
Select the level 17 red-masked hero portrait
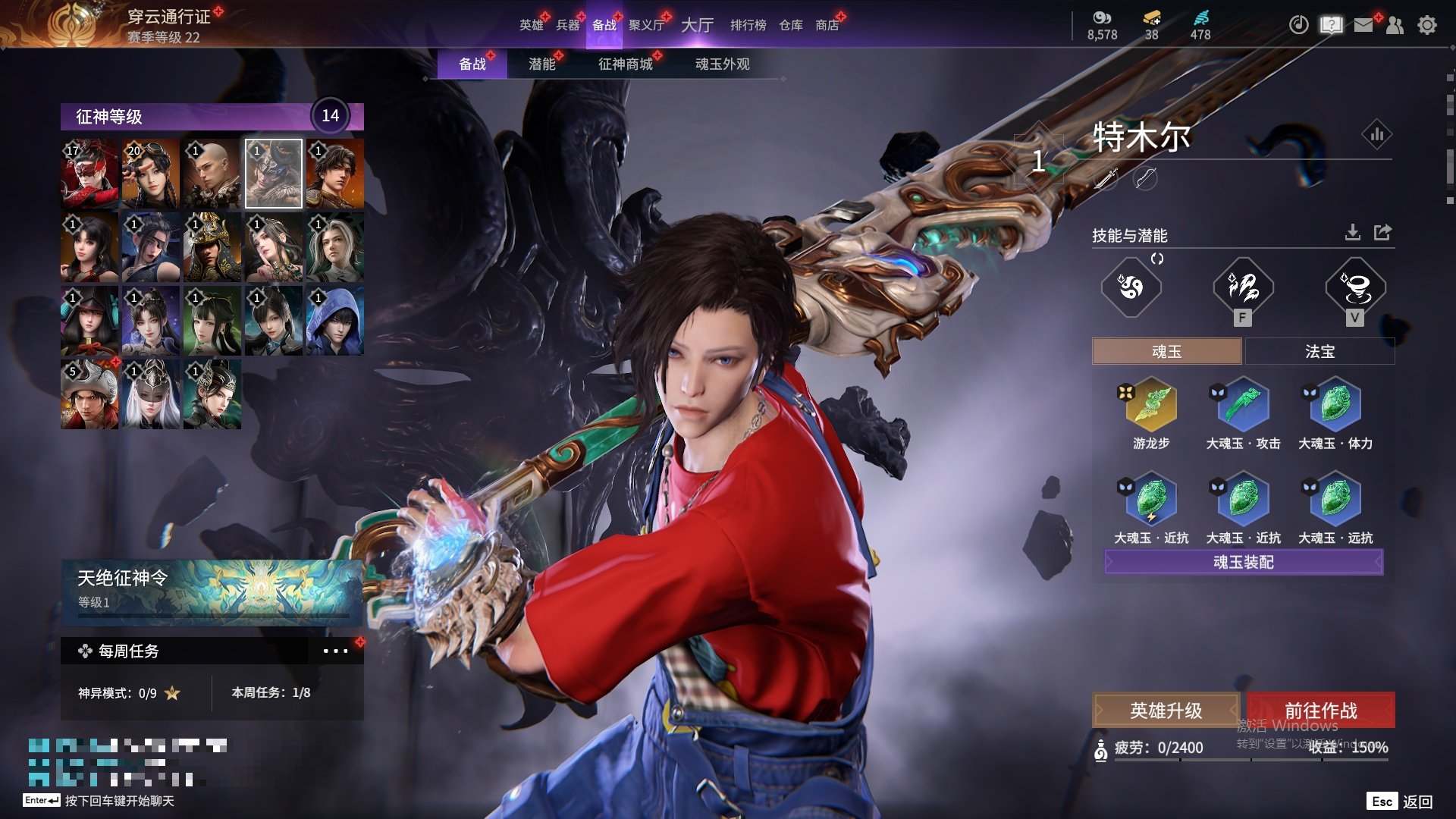89,174
